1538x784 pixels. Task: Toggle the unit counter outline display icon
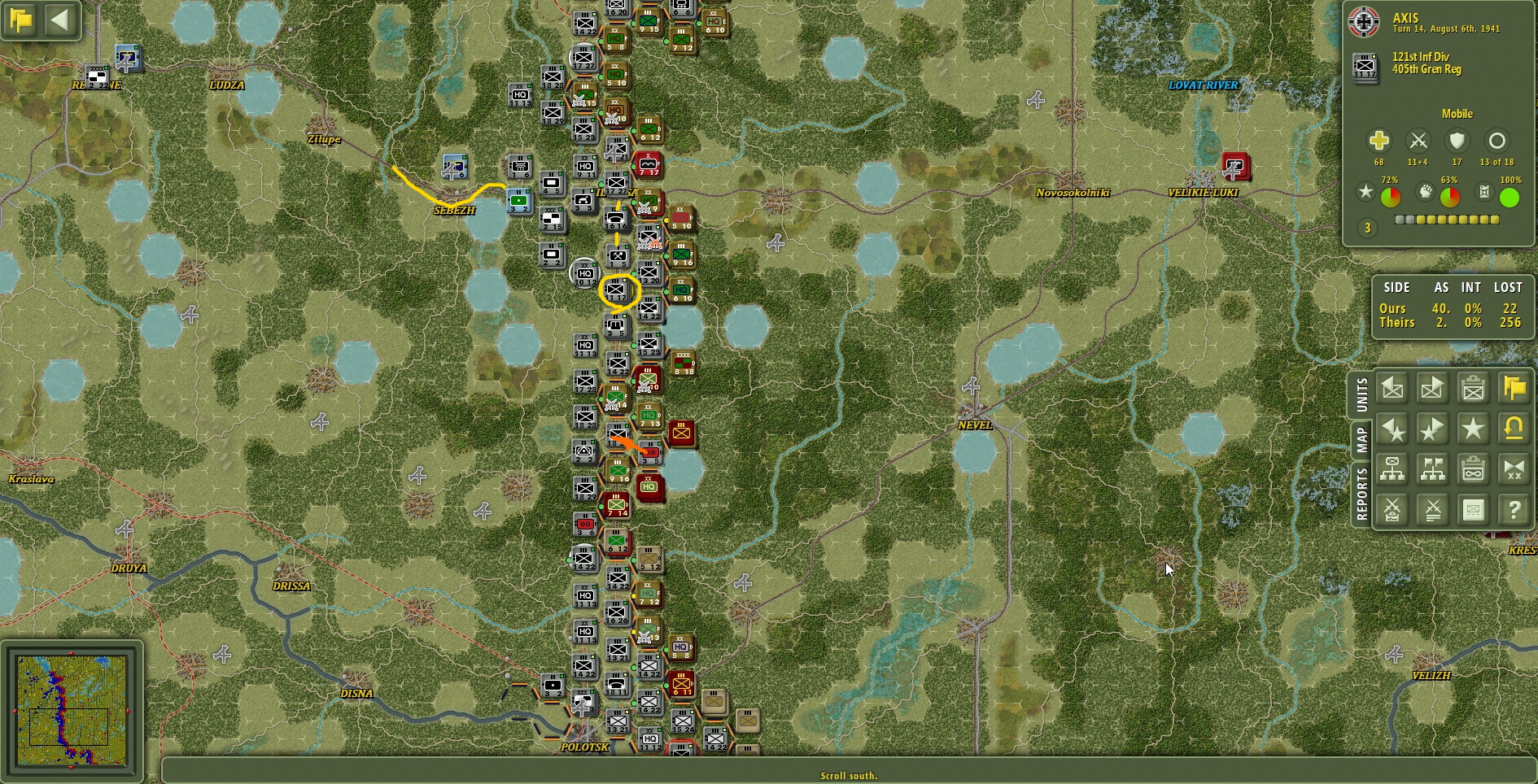point(1473,510)
